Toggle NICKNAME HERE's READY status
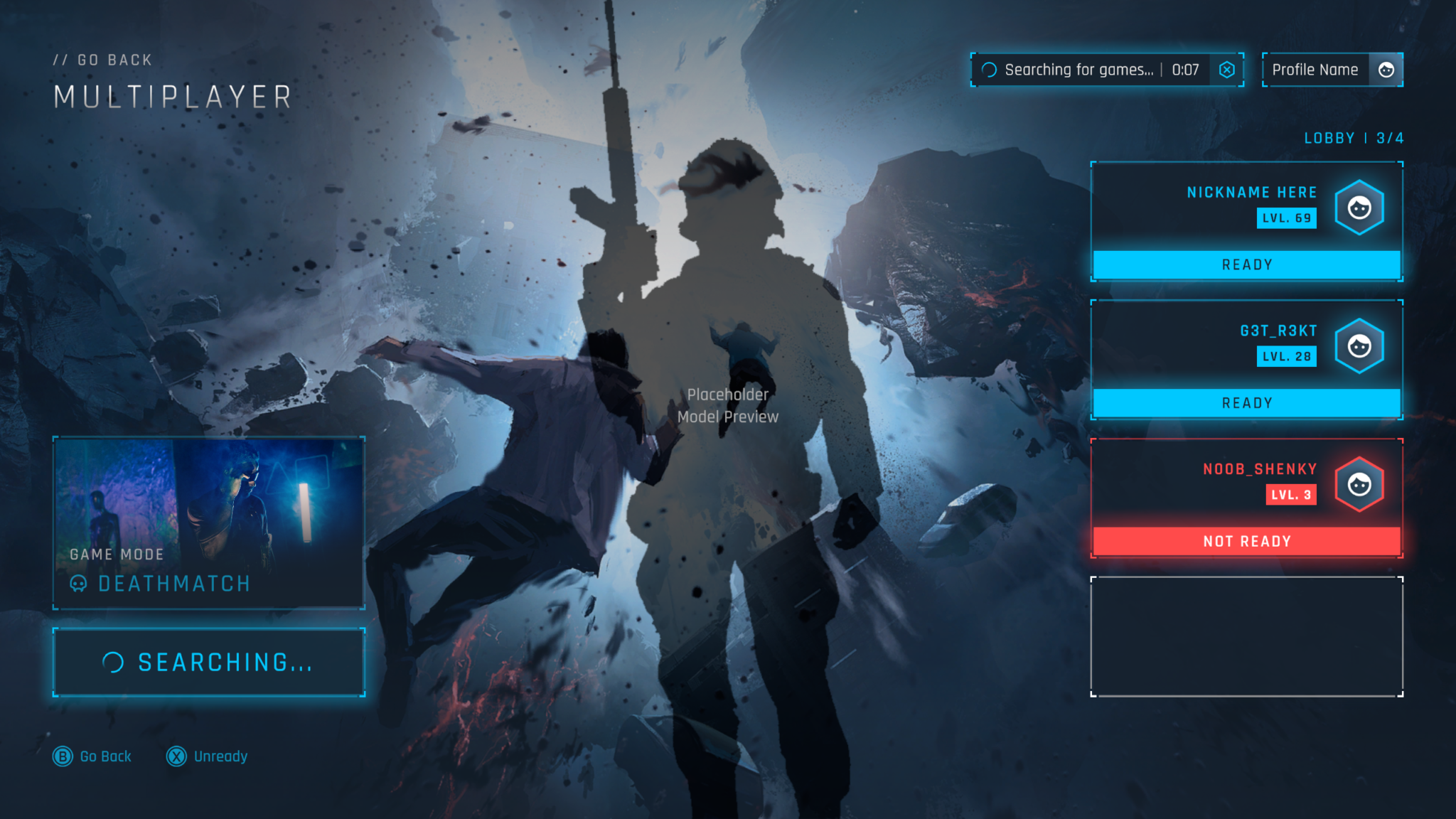This screenshot has height=819, width=1456. pos(1248,264)
